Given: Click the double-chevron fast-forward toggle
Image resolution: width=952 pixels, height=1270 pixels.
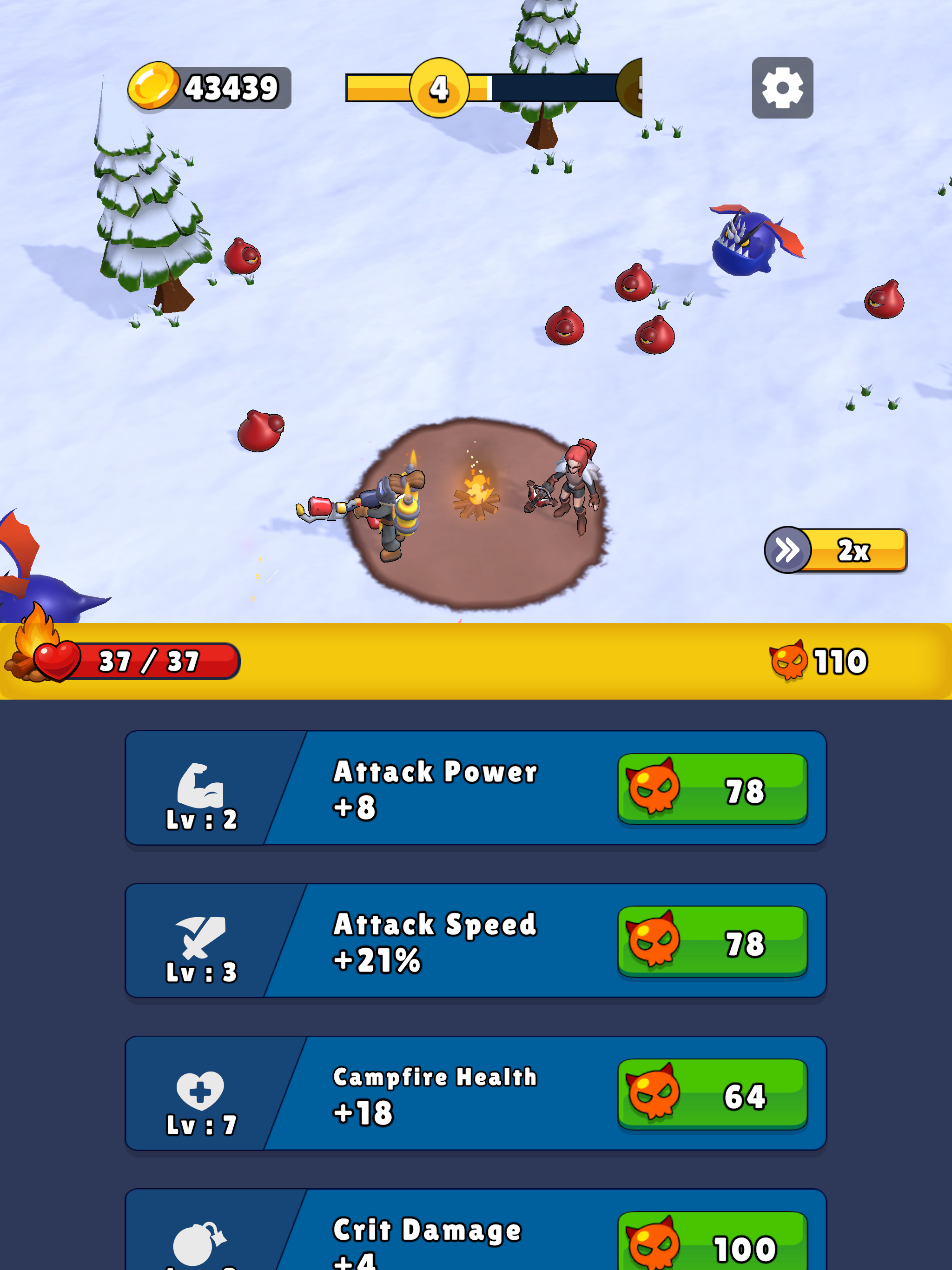Looking at the screenshot, I should point(788,549).
